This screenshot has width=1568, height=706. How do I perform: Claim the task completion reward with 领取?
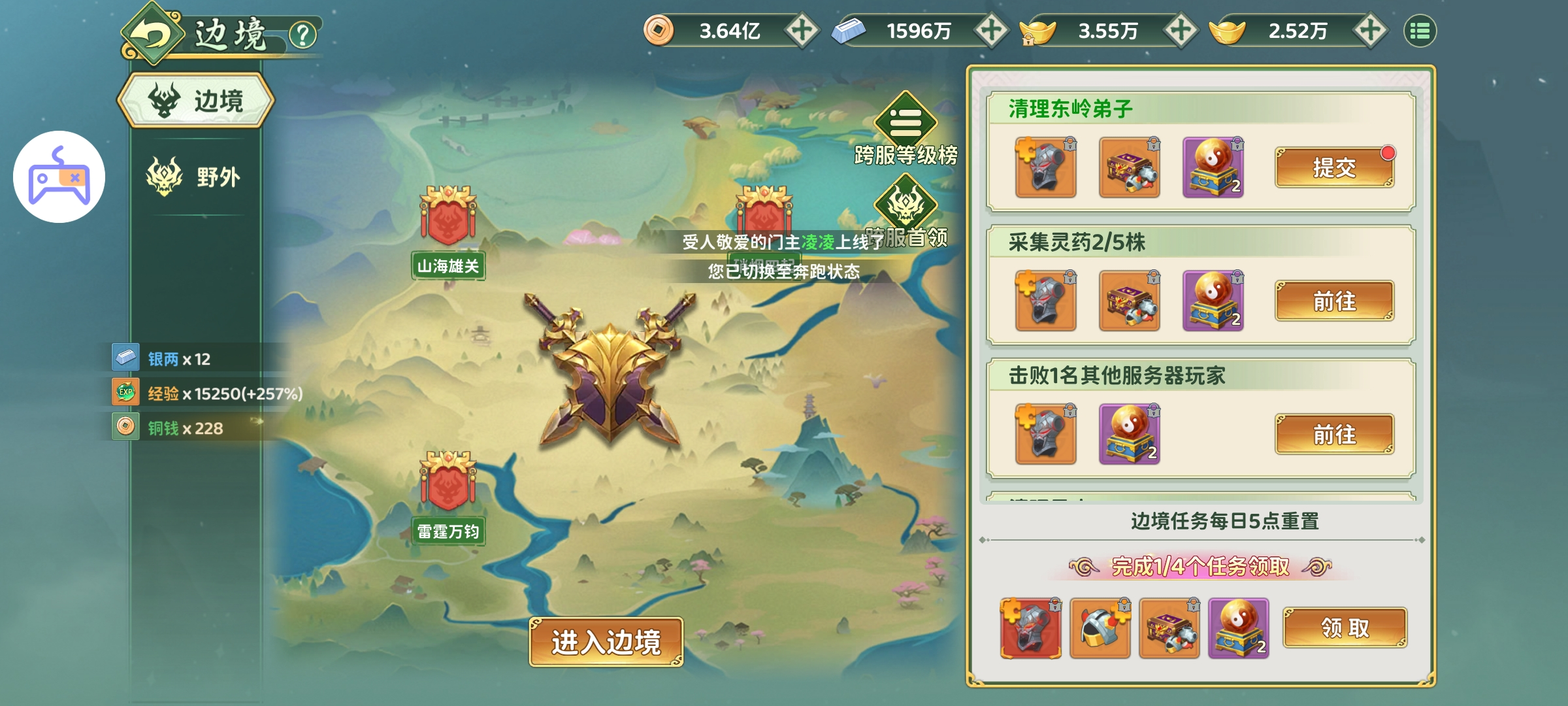pyautogui.click(x=1345, y=628)
